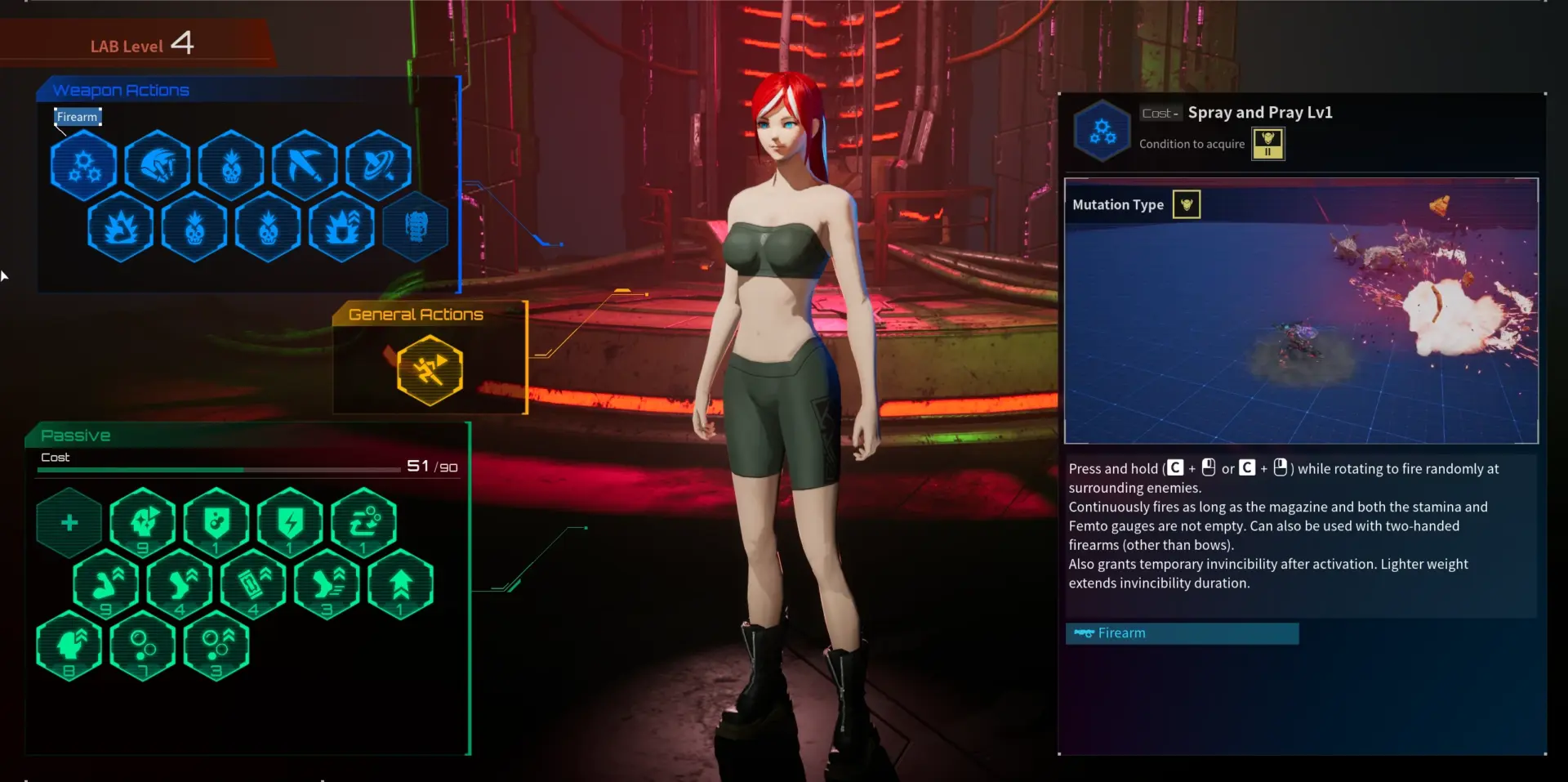Add a new passive with plus slot
Image resolution: width=1568 pixels, height=782 pixels.
[x=69, y=522]
